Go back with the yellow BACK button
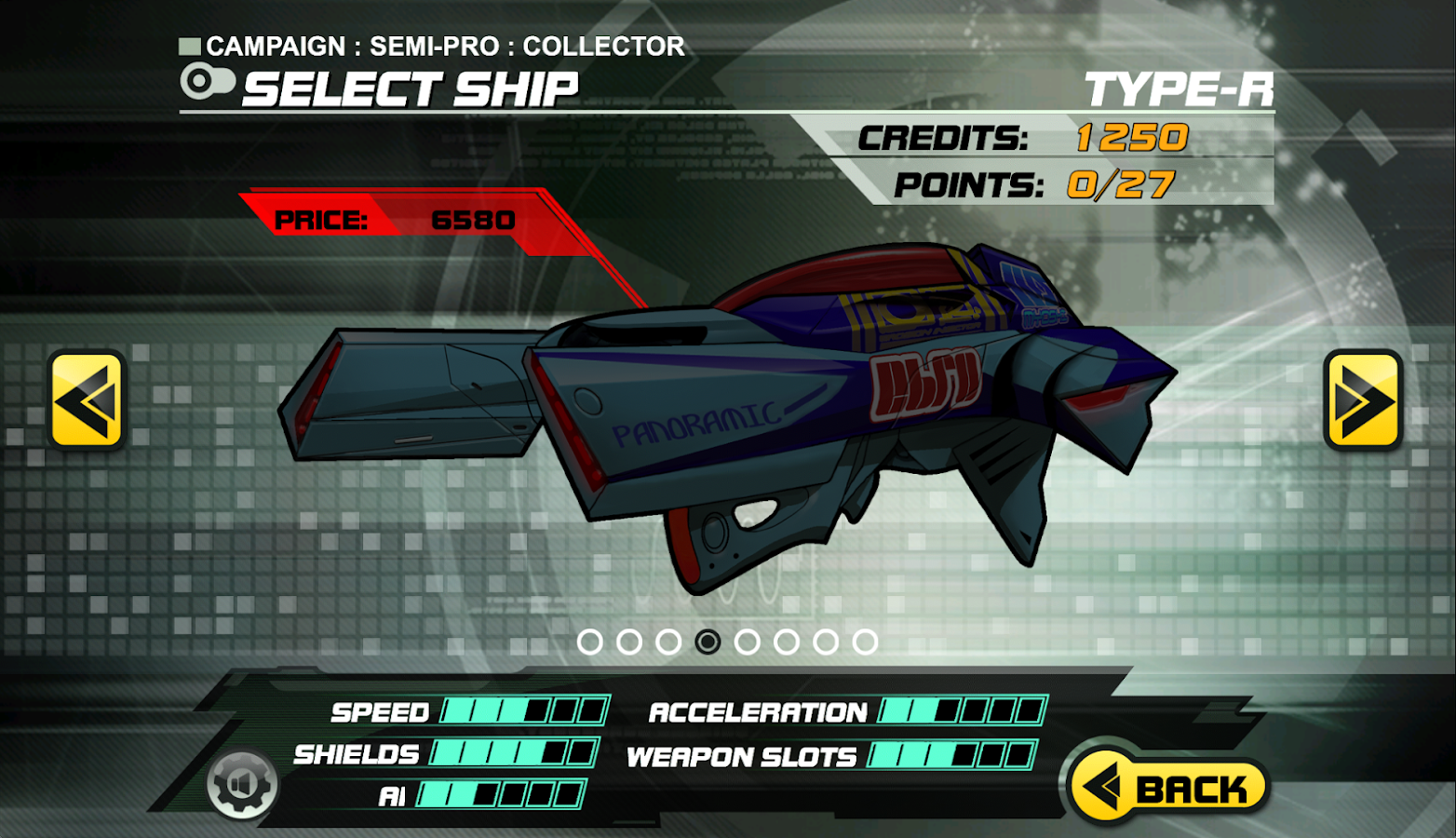Image resolution: width=1456 pixels, height=838 pixels. tap(1169, 788)
